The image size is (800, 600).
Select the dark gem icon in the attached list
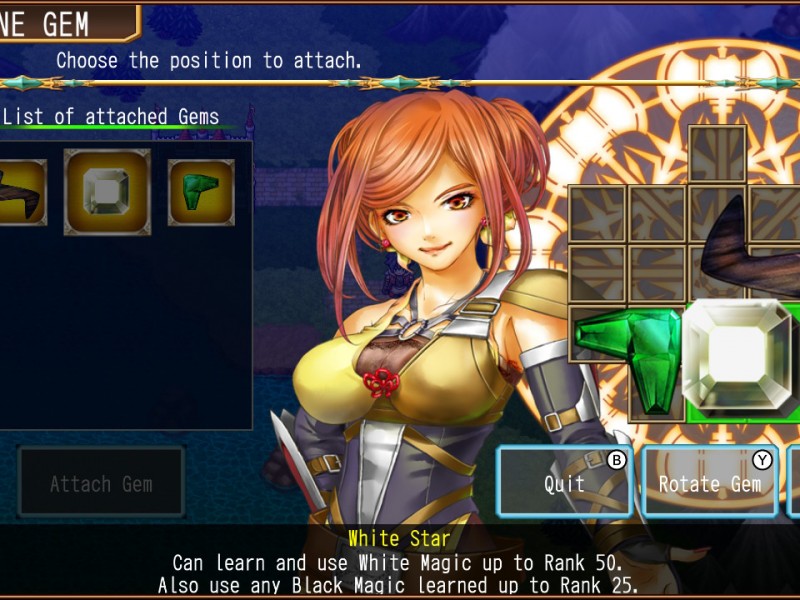coord(20,192)
